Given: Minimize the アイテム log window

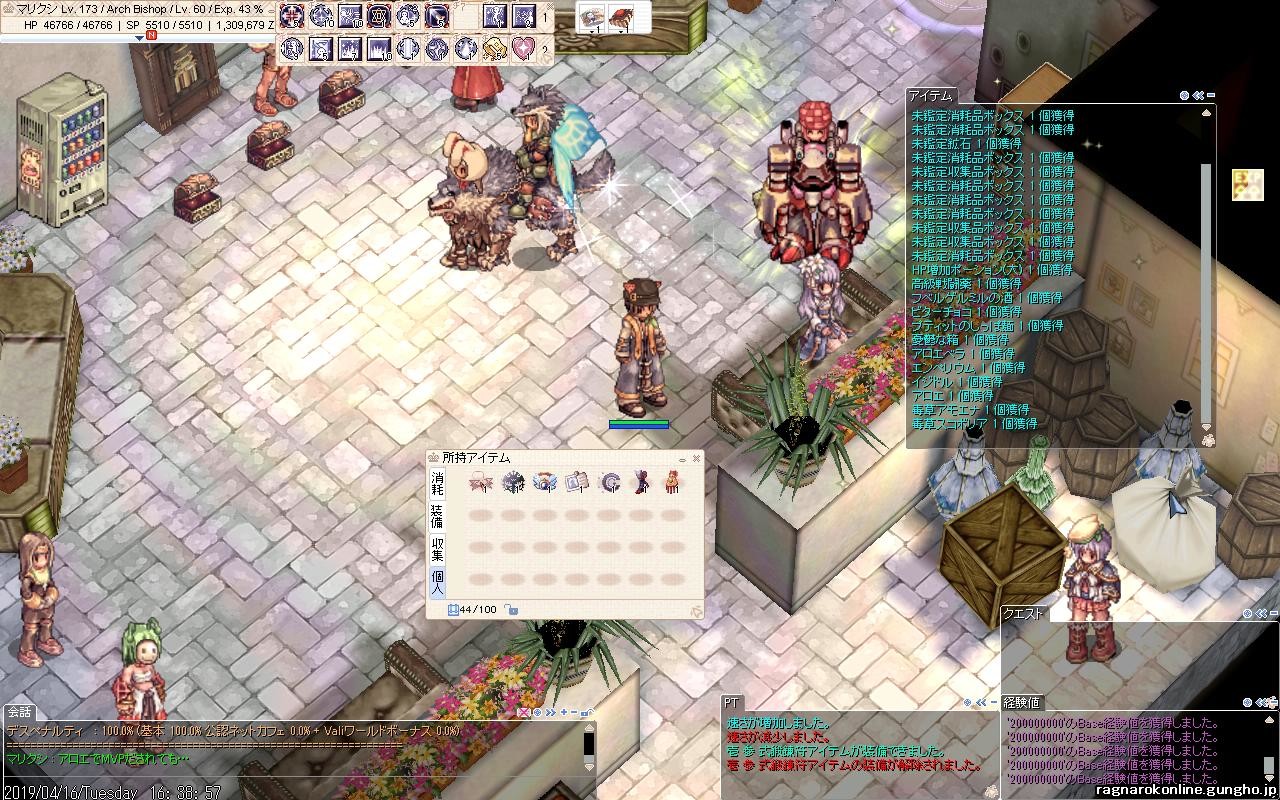Looking at the screenshot, I should [x=1211, y=96].
